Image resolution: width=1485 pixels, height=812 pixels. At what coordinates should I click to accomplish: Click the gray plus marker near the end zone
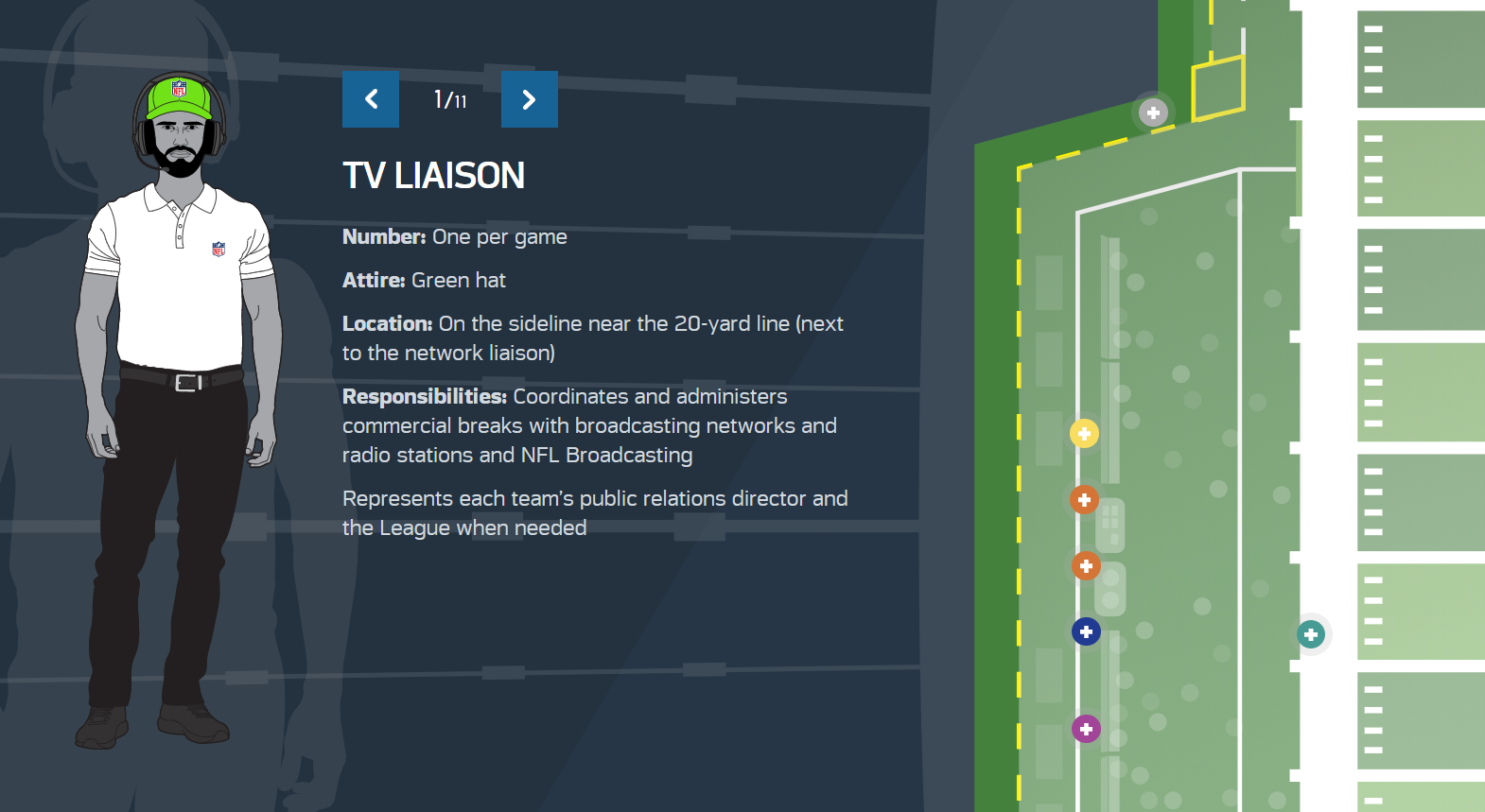coord(1153,112)
